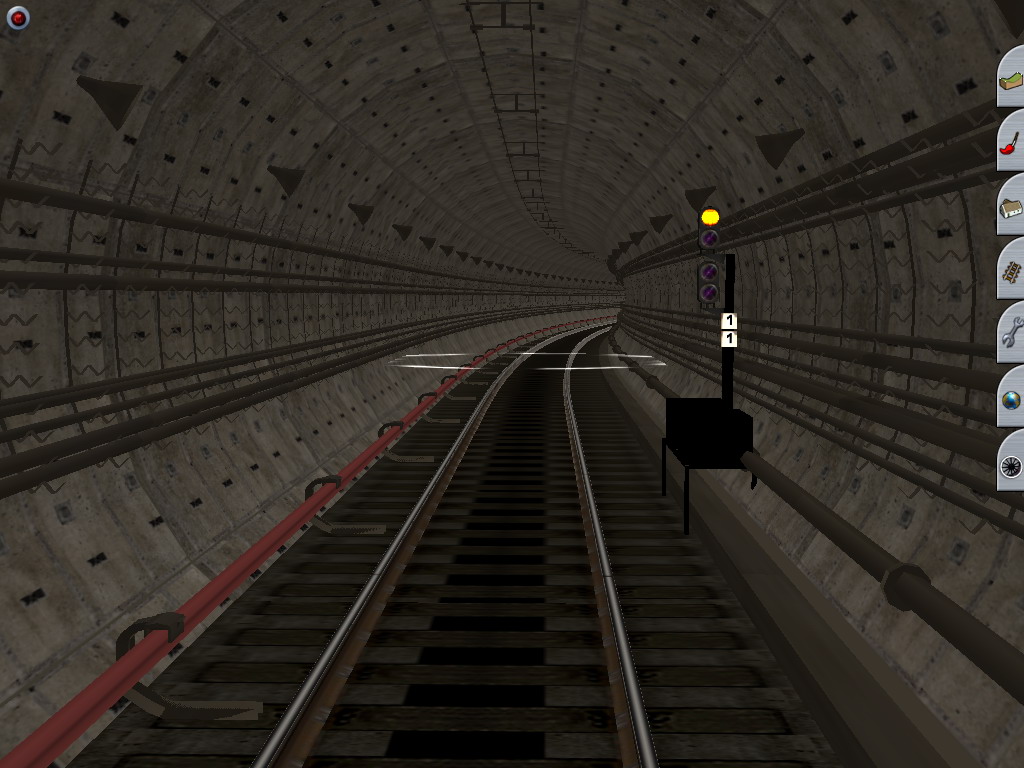This screenshot has width=1024, height=768.
Task: Select the globe world tab
Action: 1011,399
